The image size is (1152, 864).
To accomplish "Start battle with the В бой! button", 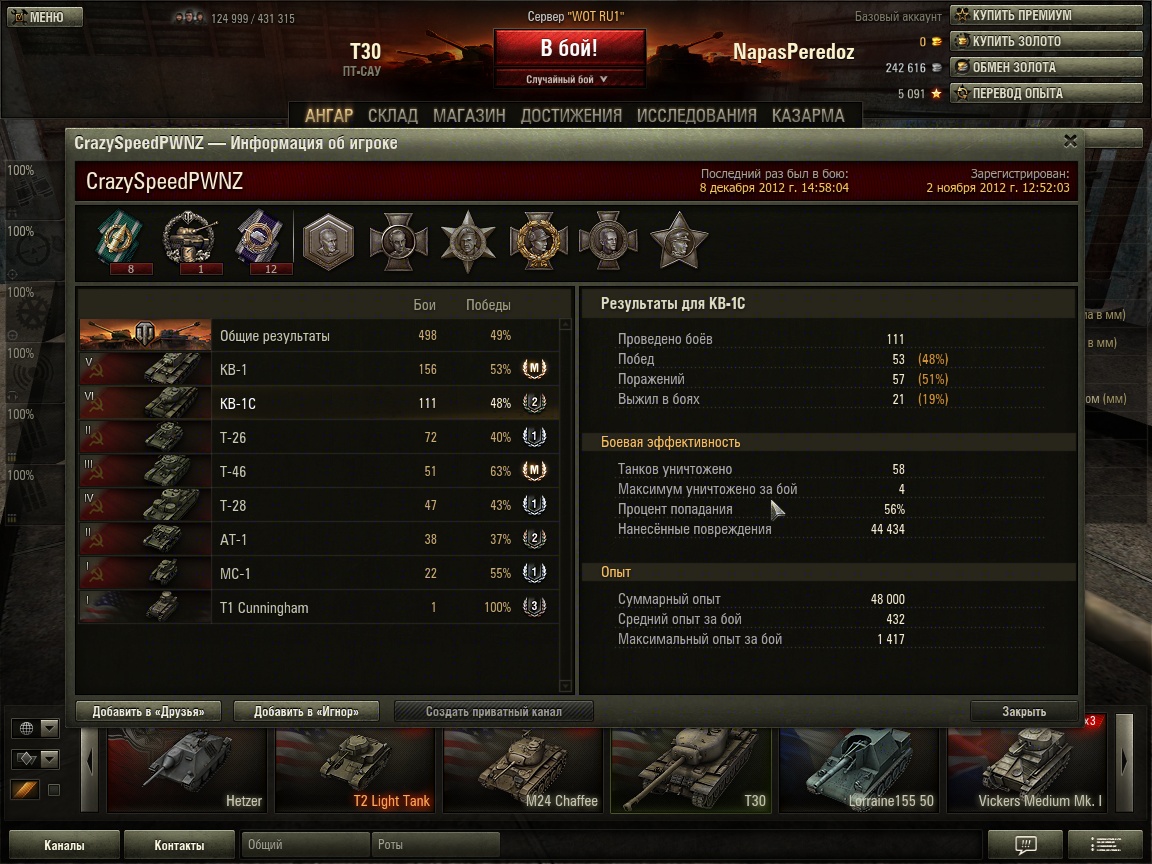I will click(x=569, y=48).
